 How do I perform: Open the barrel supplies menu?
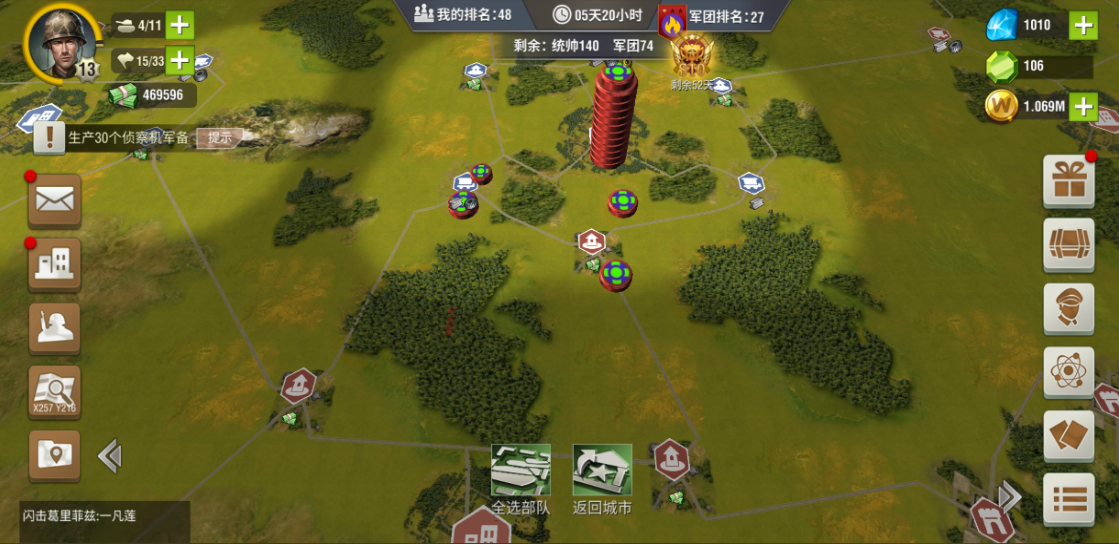(x=1068, y=245)
